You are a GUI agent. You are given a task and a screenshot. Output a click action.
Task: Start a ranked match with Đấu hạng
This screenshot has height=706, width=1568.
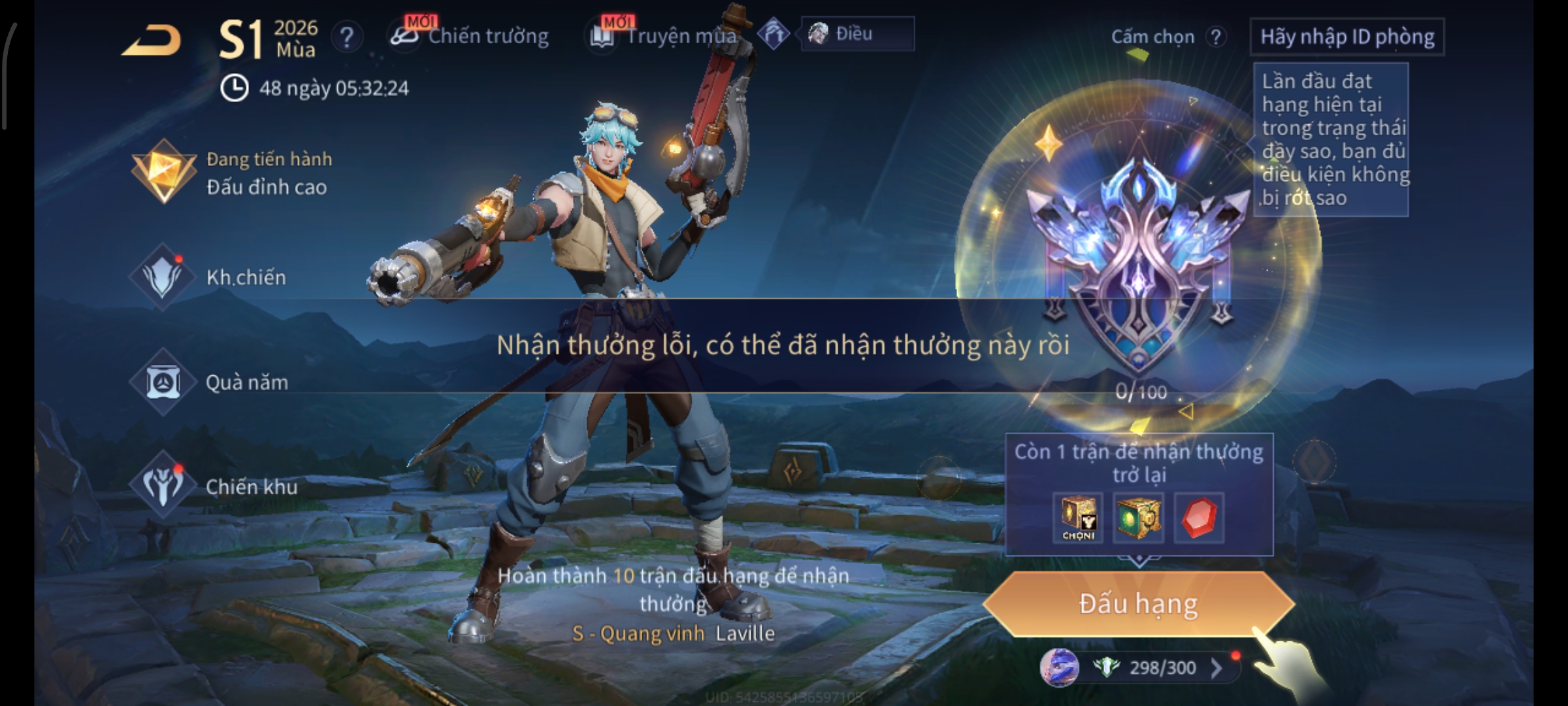point(1138,604)
